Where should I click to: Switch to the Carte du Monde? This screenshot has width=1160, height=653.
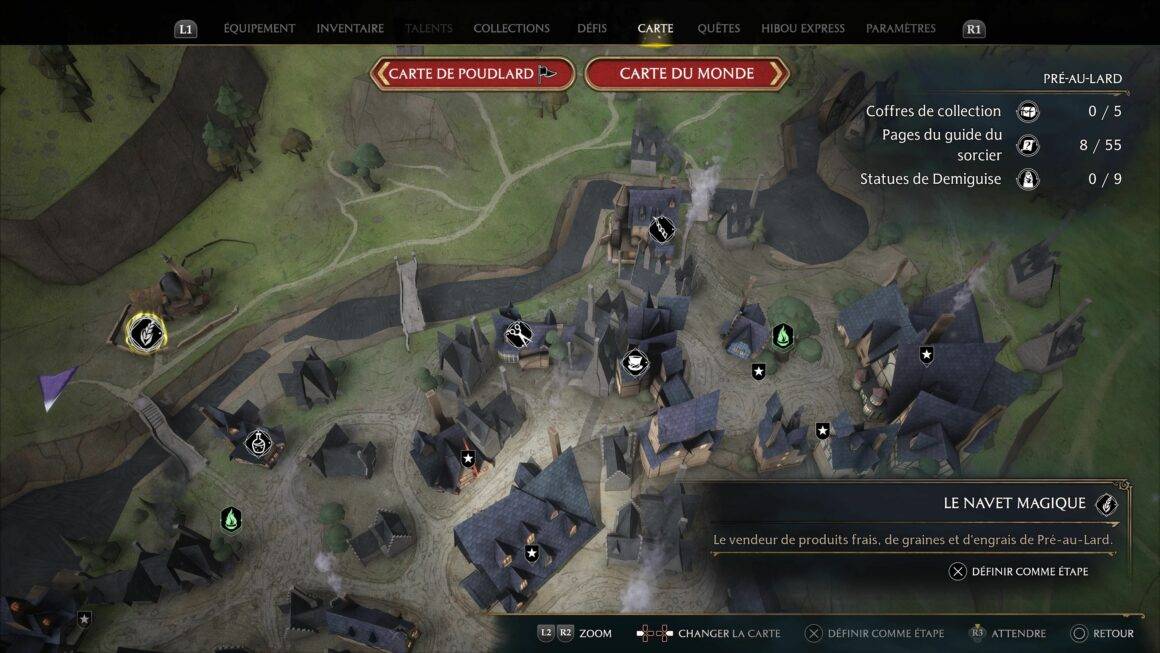tap(687, 74)
